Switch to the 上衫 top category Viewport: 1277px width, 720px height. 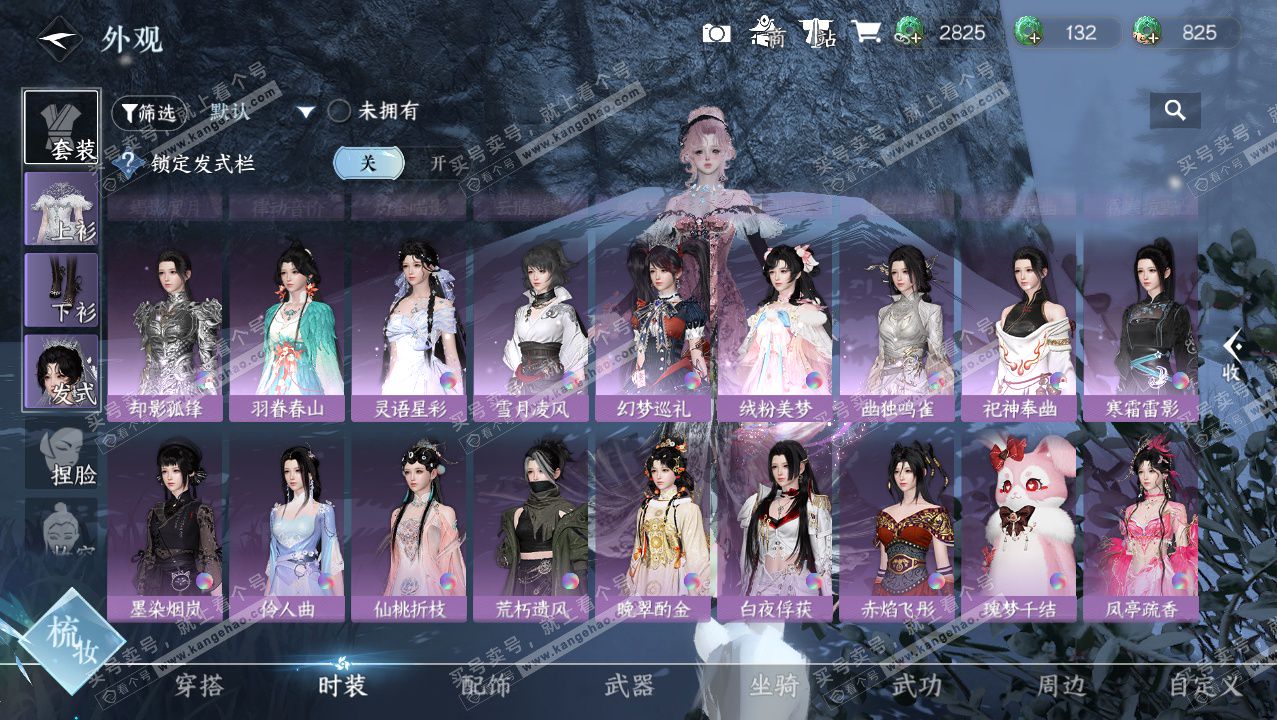[x=61, y=208]
